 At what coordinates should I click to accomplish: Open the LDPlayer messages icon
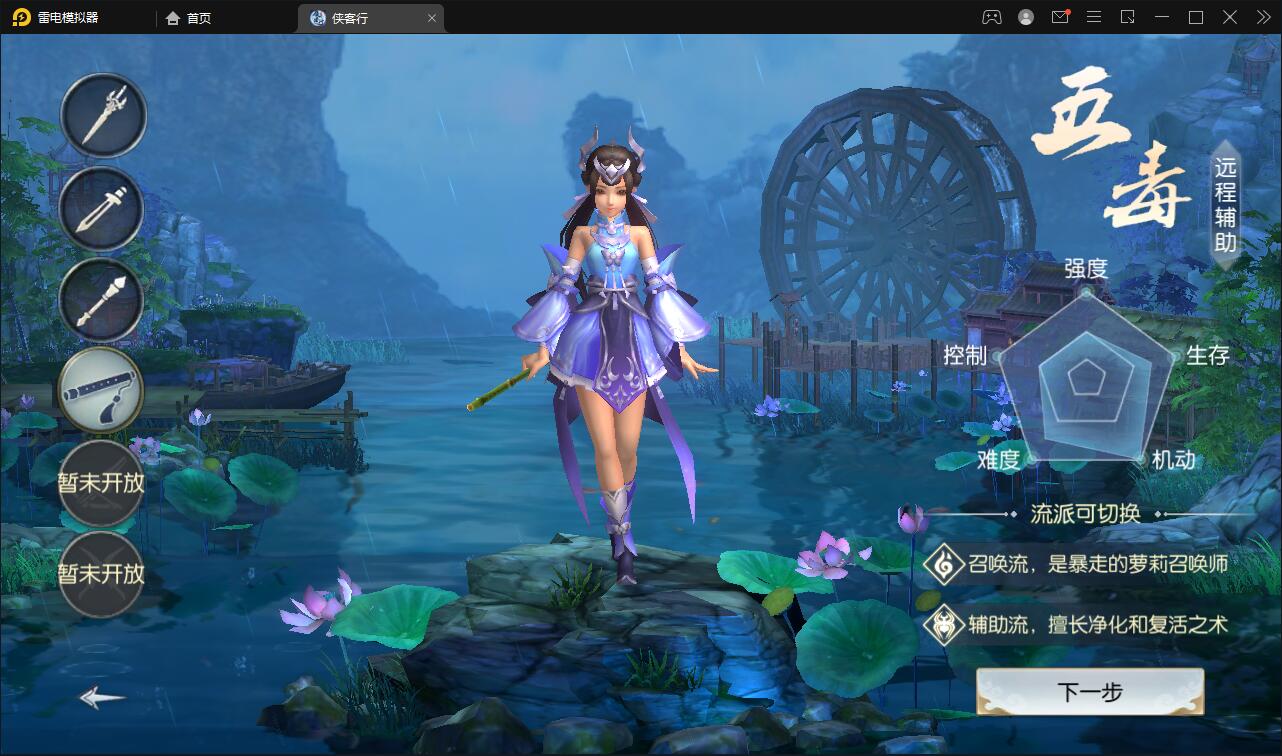click(x=1060, y=17)
